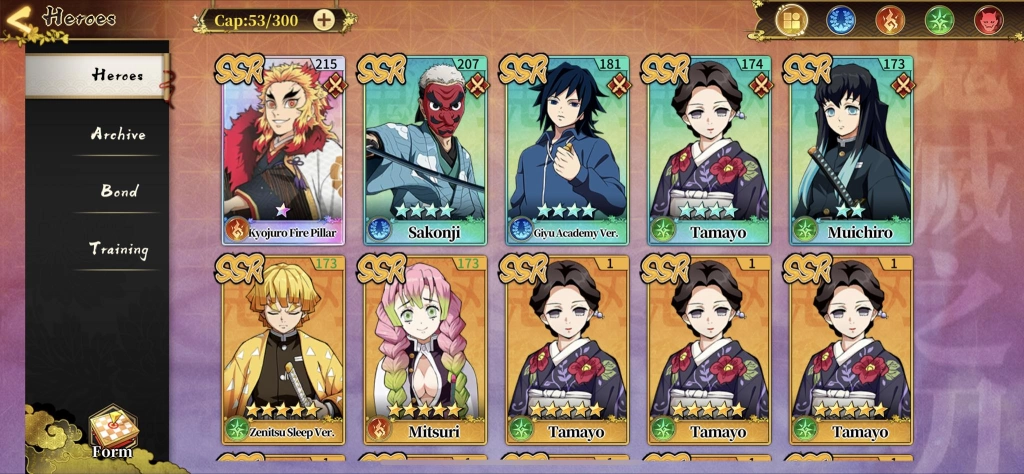
Task: Choose the Sakonji hero card
Action: click(425, 150)
